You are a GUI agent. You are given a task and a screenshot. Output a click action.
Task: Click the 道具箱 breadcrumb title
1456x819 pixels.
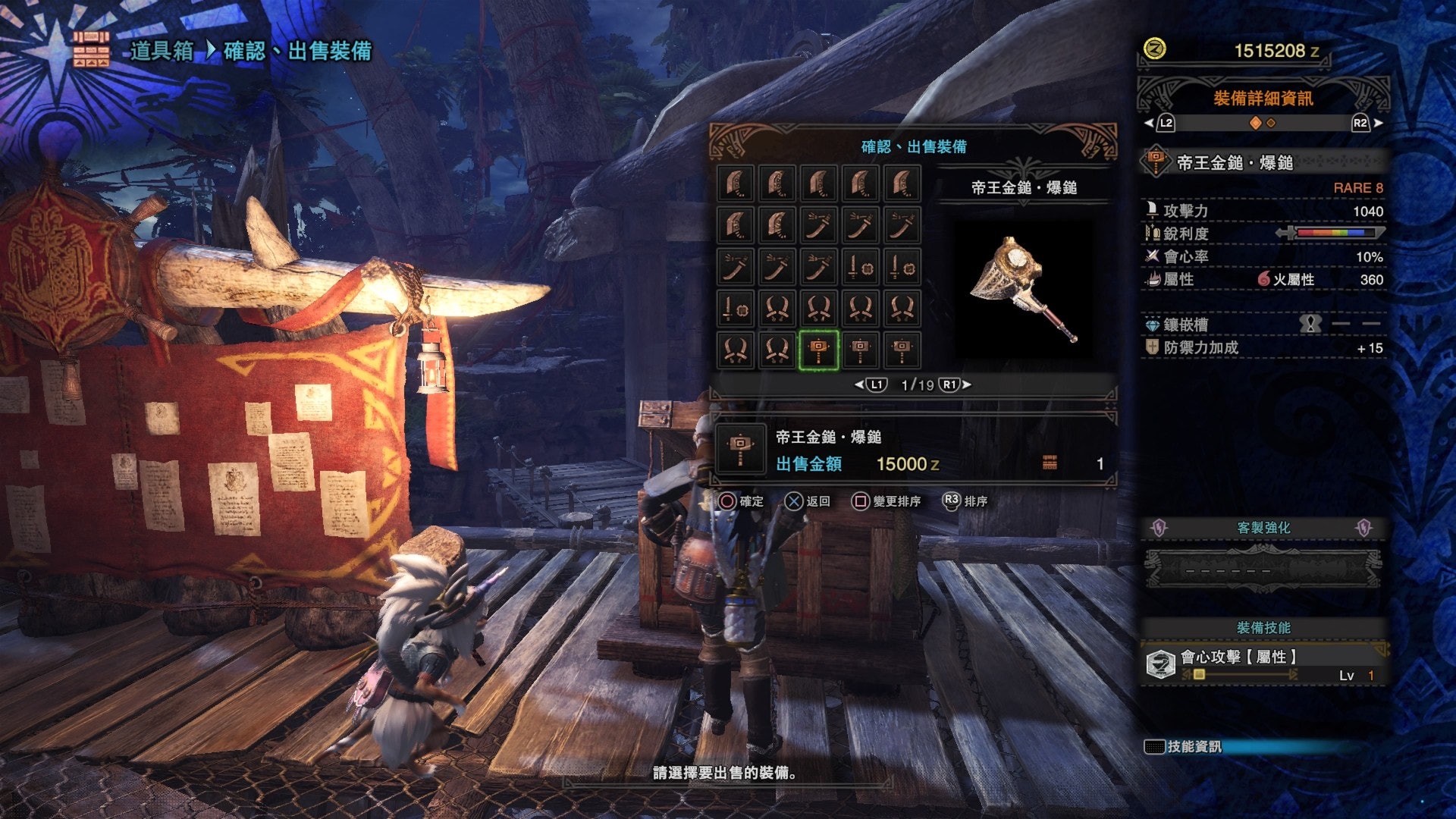click(x=162, y=51)
